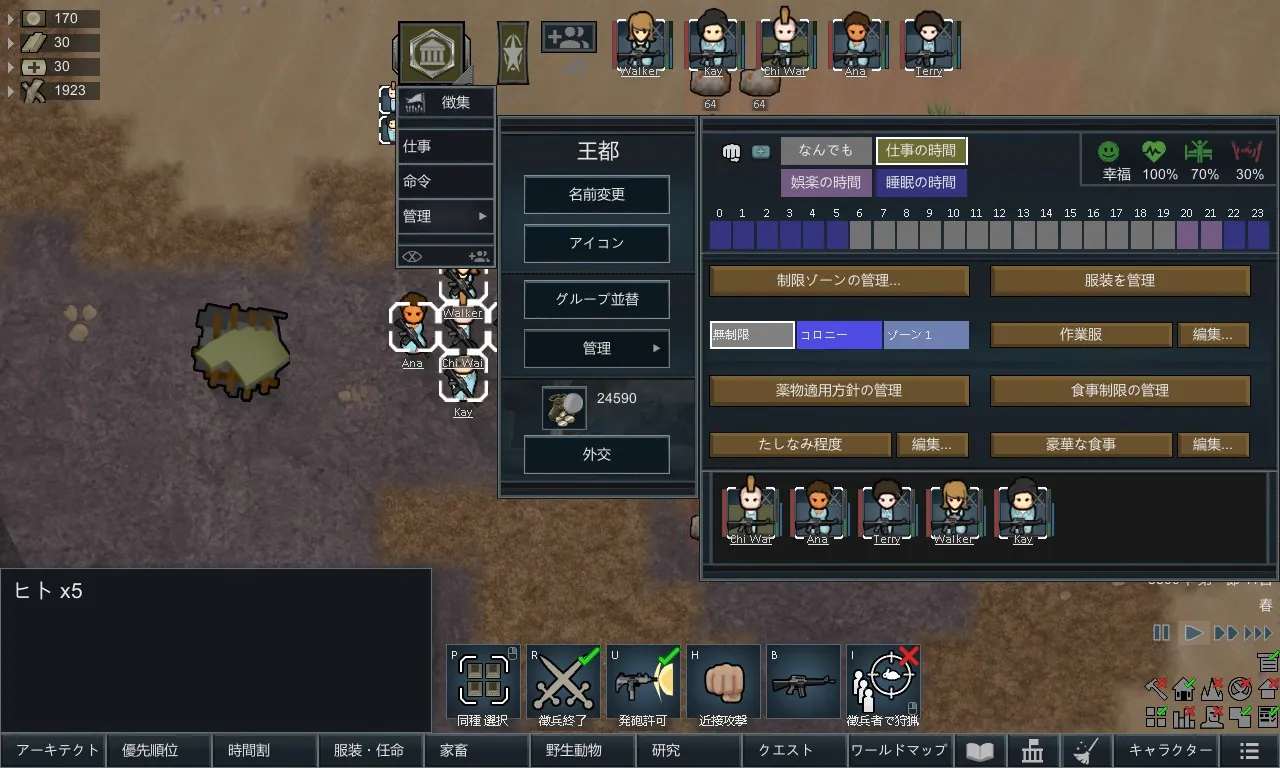Open the ワールドマップ world map tab
Screen dimensions: 1280x768
(x=898, y=750)
